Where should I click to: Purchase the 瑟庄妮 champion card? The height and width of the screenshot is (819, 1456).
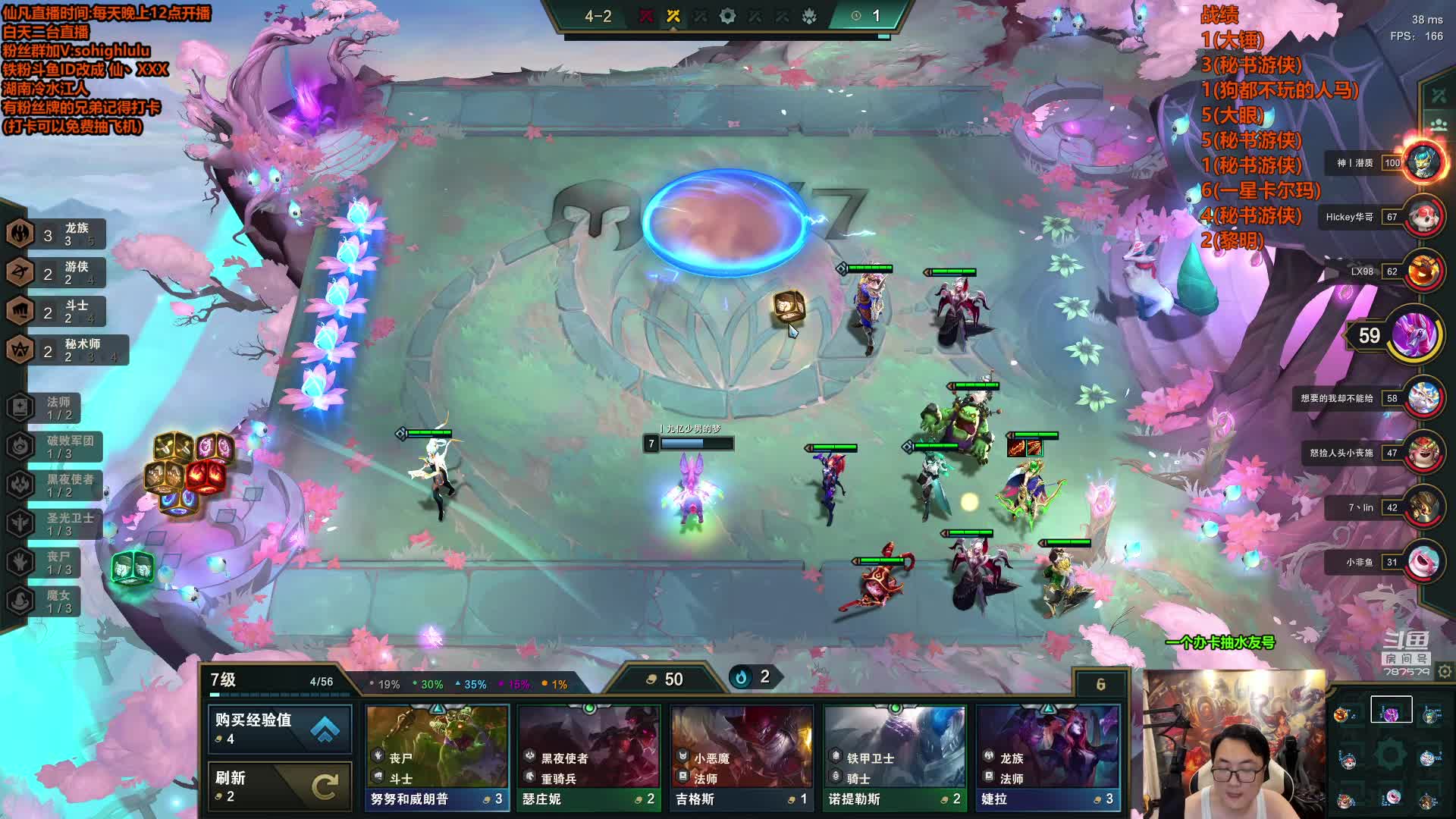click(x=589, y=758)
